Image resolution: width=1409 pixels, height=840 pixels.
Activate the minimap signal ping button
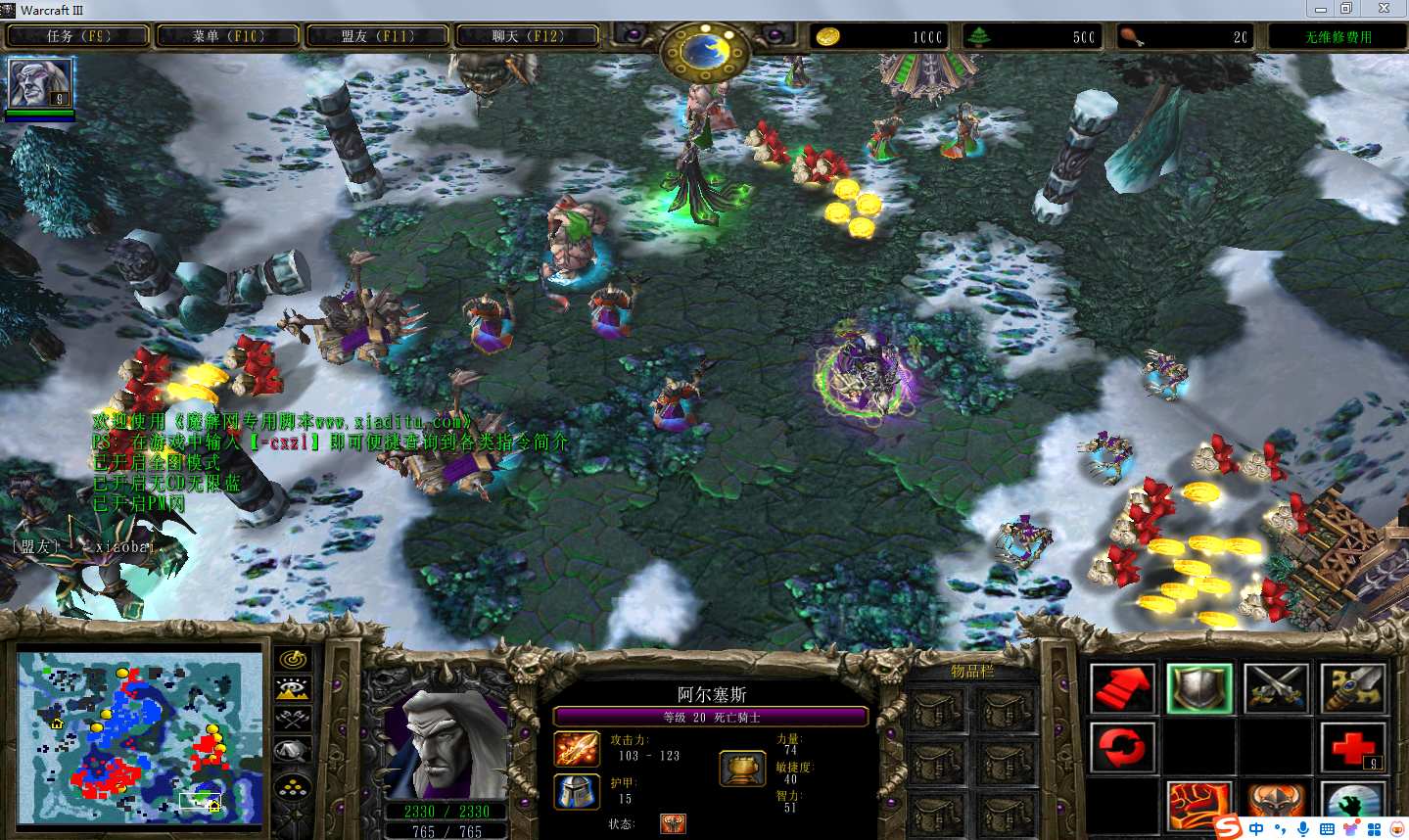294,659
